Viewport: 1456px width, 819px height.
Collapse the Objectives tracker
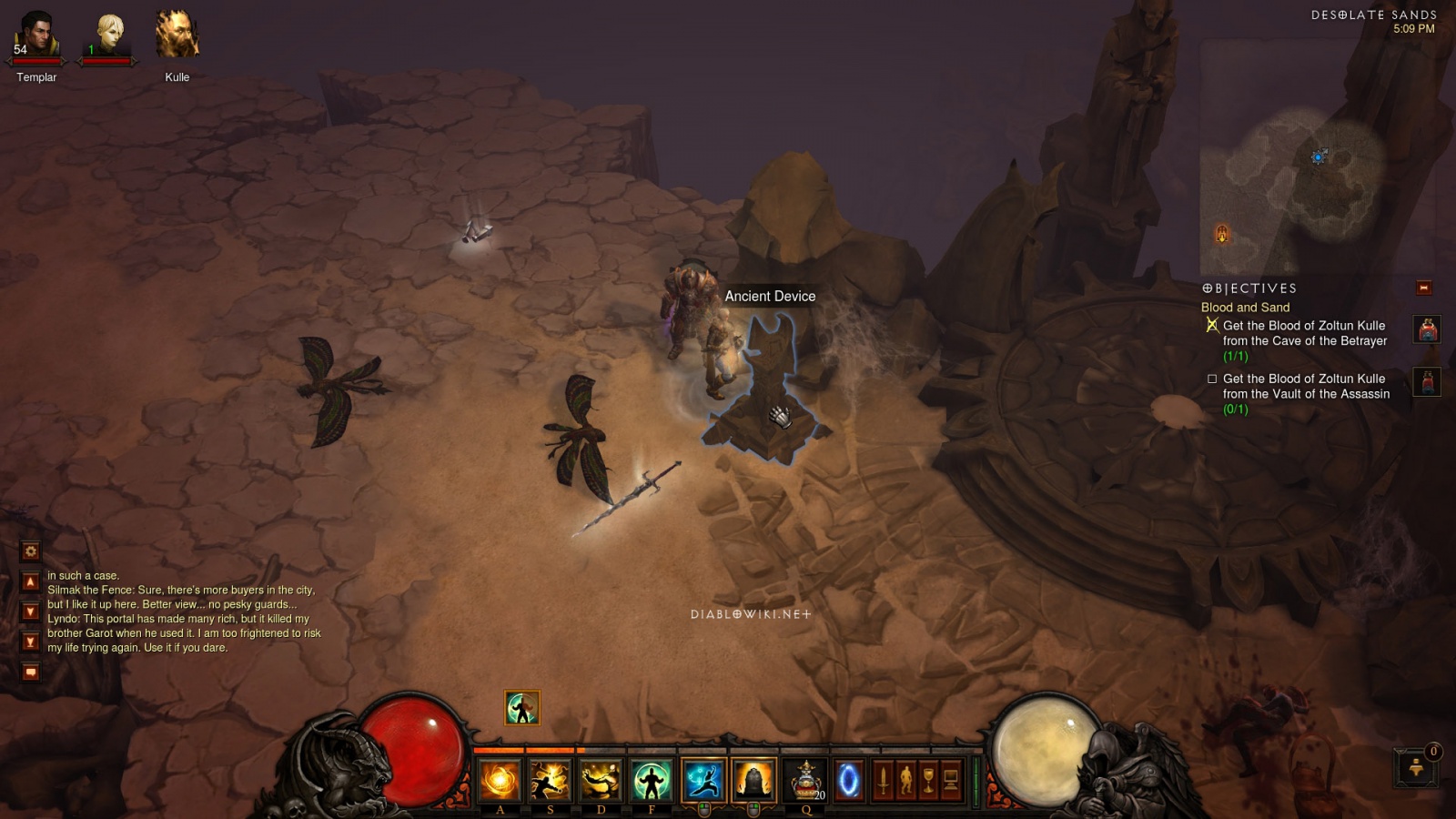tap(1424, 288)
